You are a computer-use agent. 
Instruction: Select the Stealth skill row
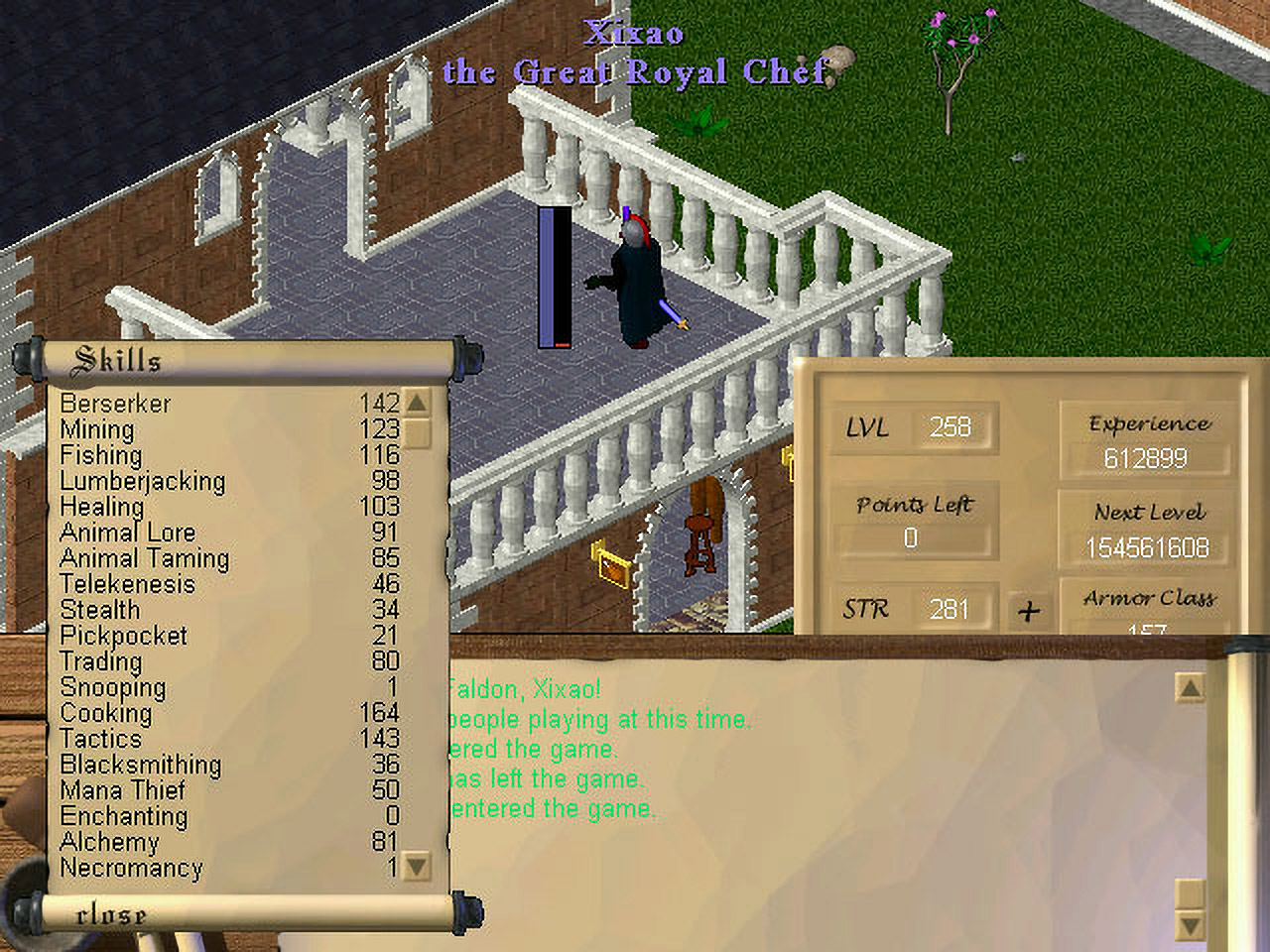point(100,610)
